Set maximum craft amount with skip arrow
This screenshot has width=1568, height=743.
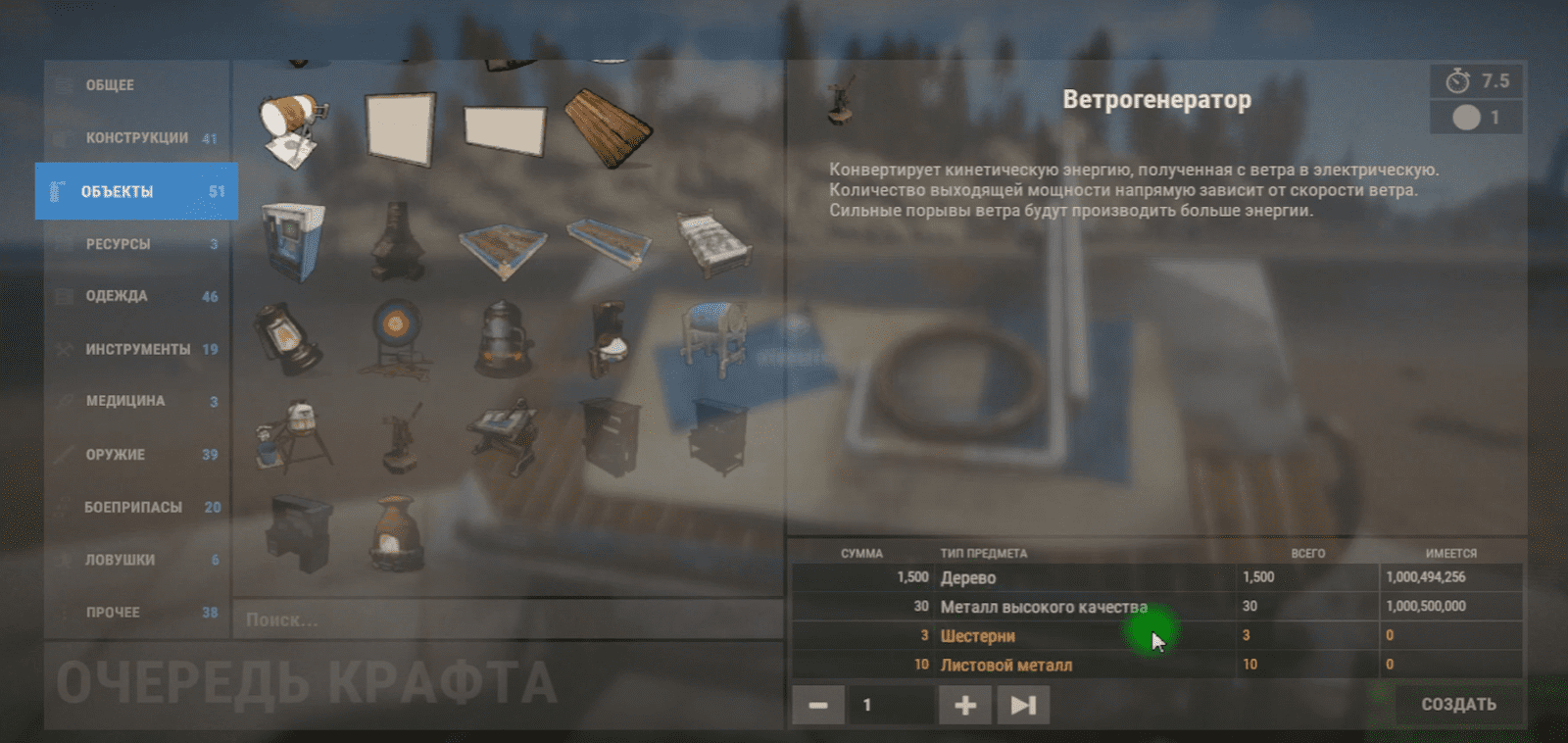click(1023, 705)
